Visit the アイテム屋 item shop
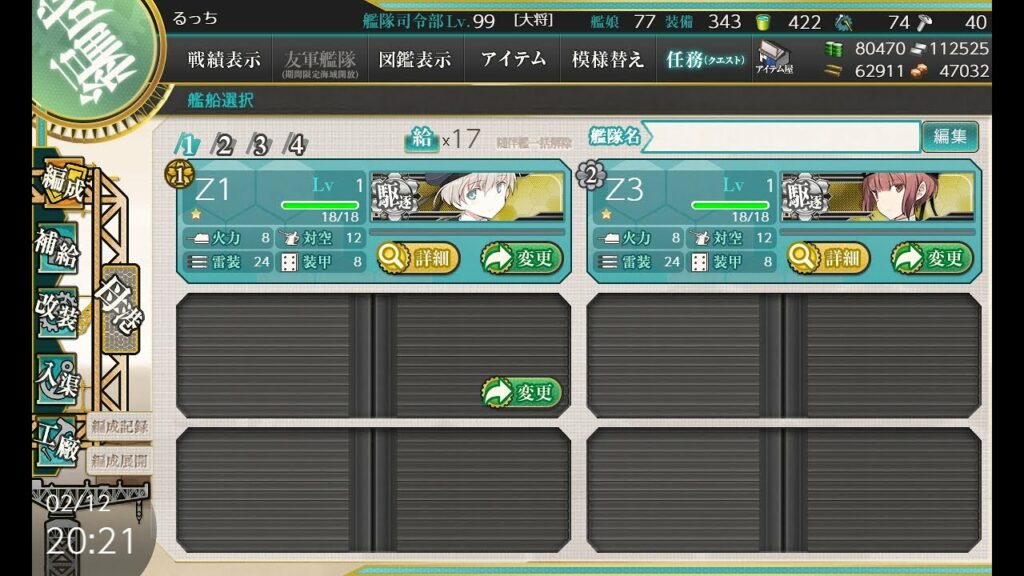This screenshot has width=1024, height=576. click(775, 60)
